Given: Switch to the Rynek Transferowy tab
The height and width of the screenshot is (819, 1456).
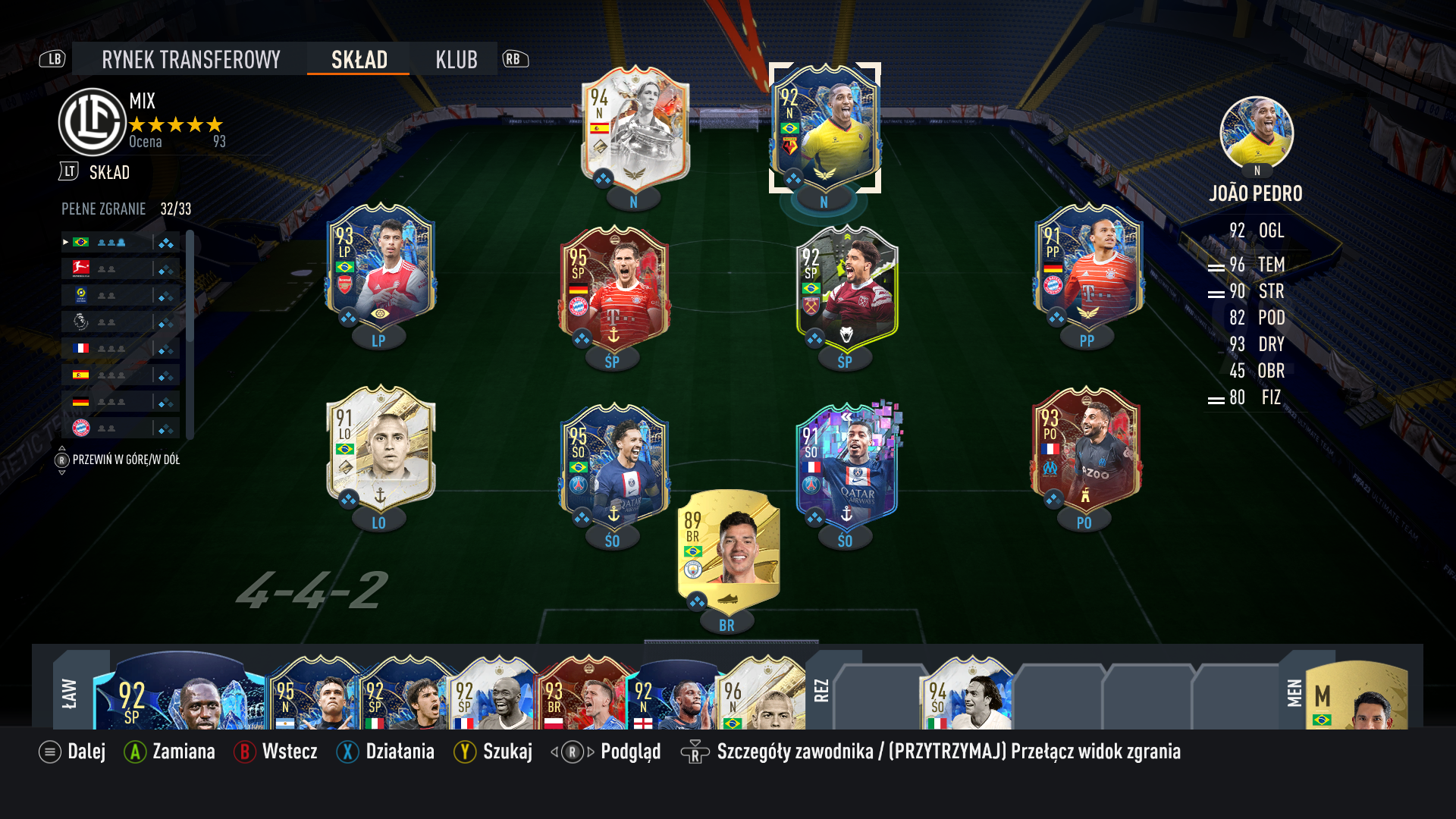Looking at the screenshot, I should pos(190,59).
